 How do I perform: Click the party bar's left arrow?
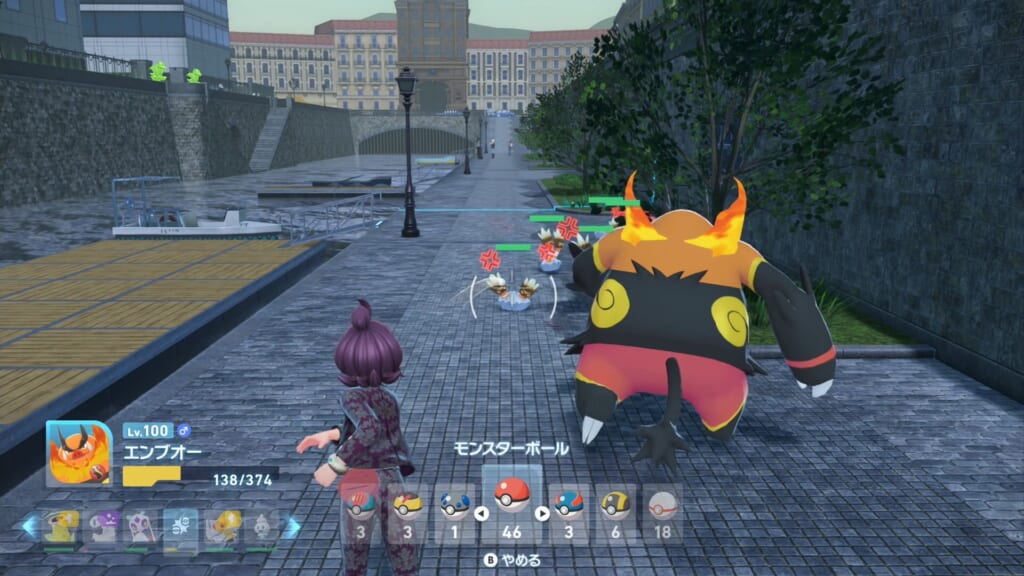coord(30,527)
